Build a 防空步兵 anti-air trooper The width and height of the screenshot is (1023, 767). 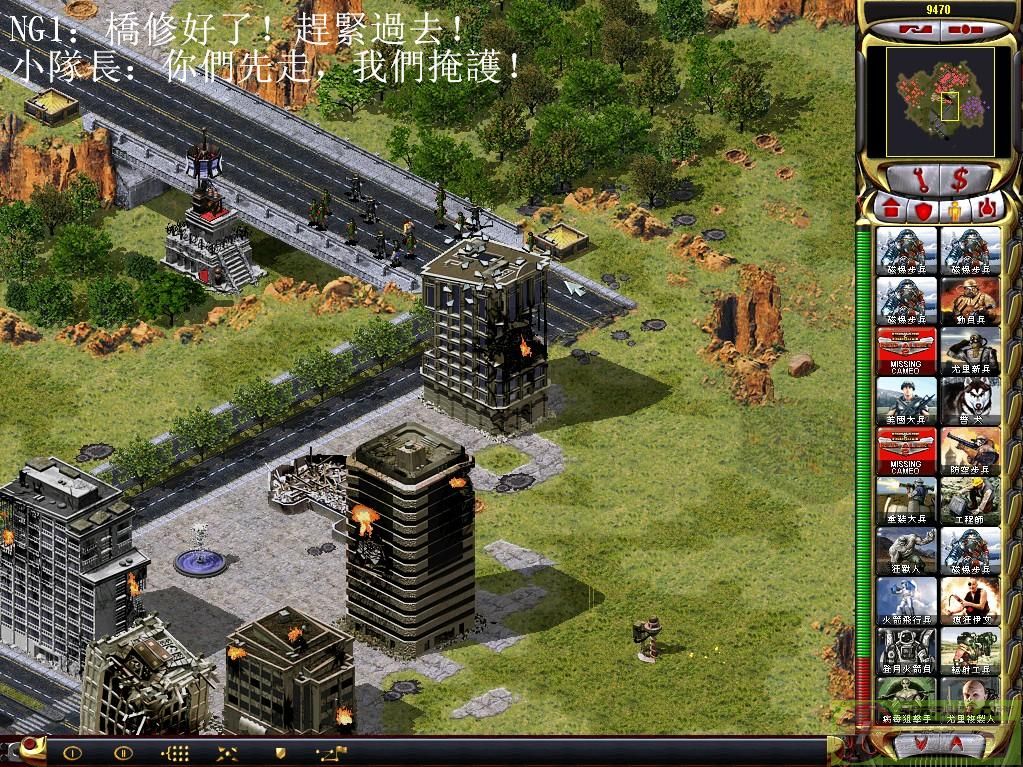[x=970, y=451]
